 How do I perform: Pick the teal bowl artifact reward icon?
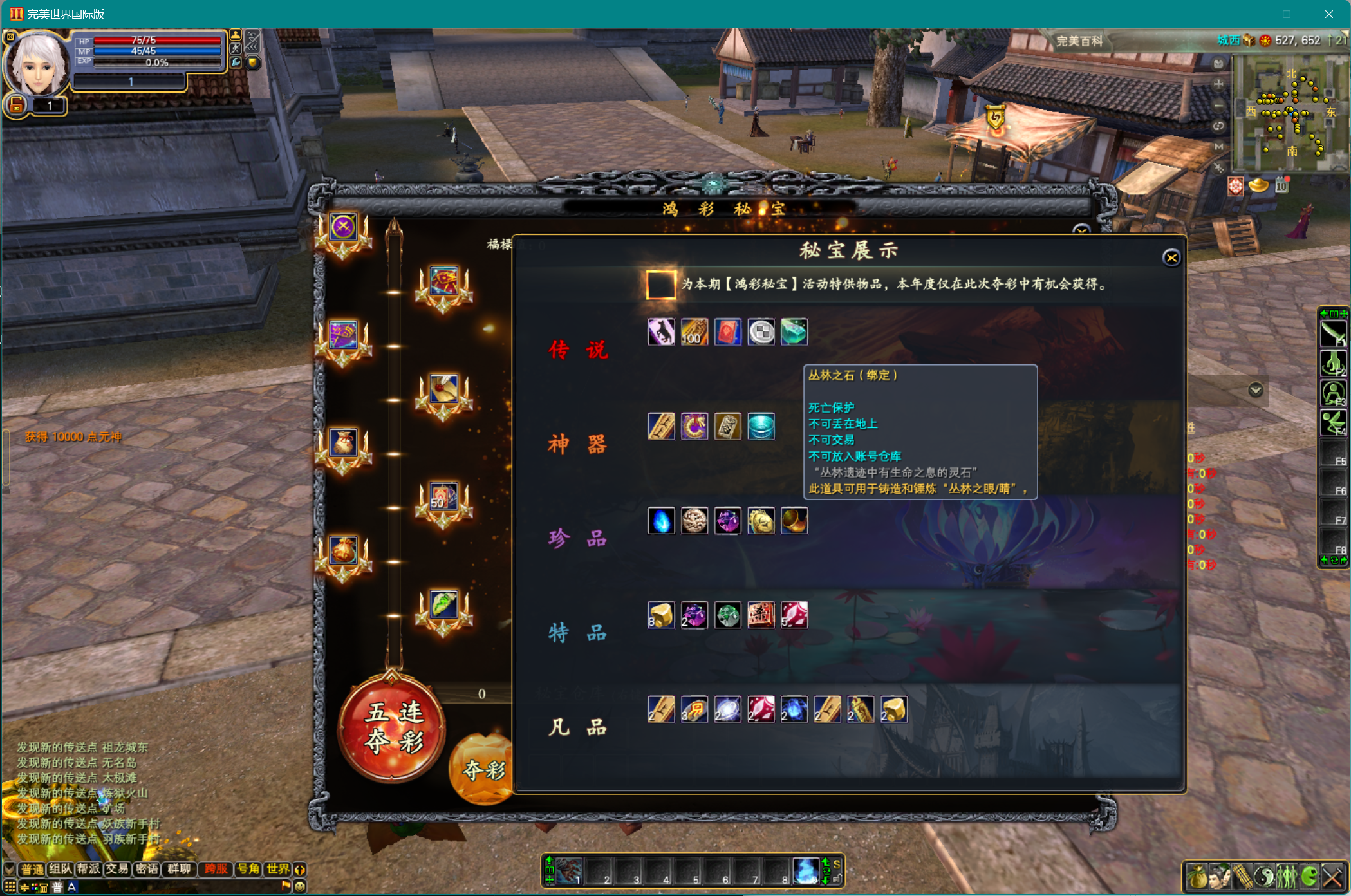pyautogui.click(x=761, y=426)
